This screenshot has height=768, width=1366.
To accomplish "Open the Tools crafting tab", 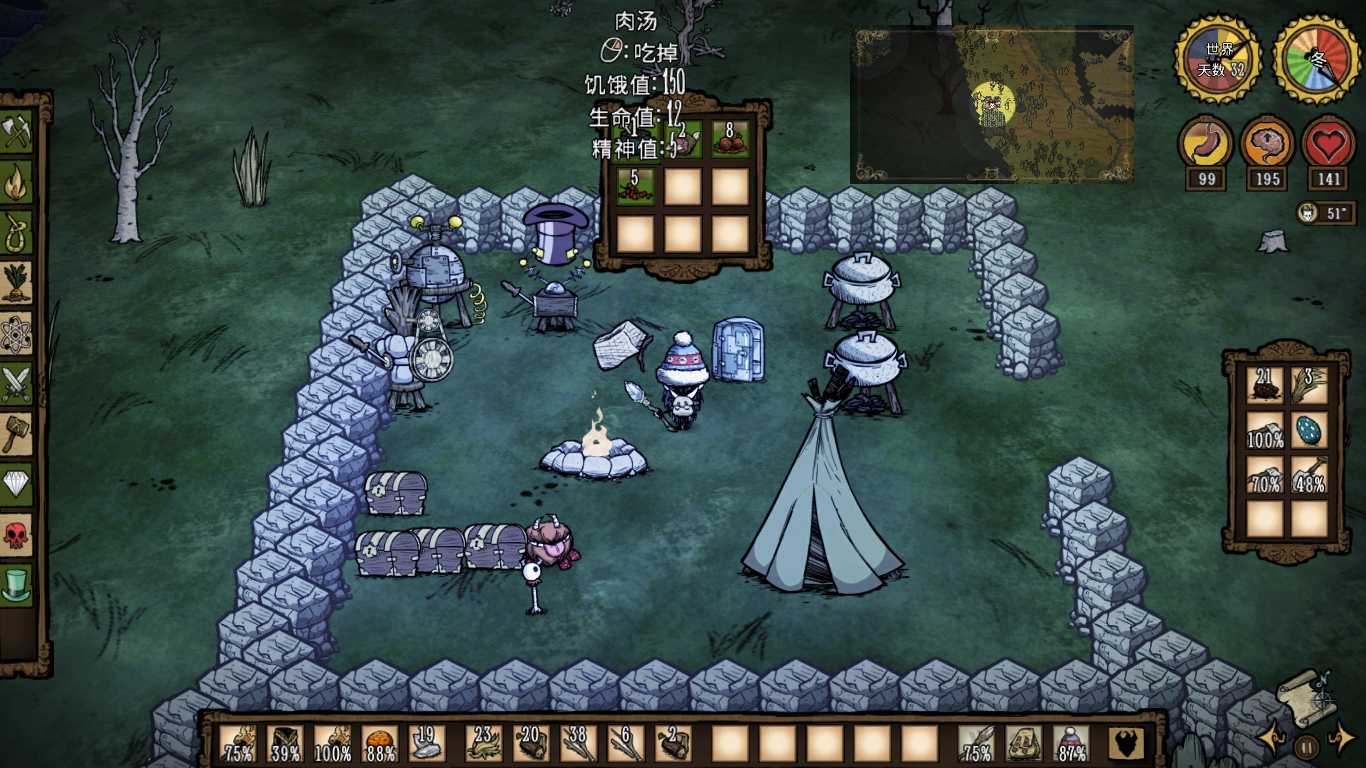I will click(x=18, y=133).
